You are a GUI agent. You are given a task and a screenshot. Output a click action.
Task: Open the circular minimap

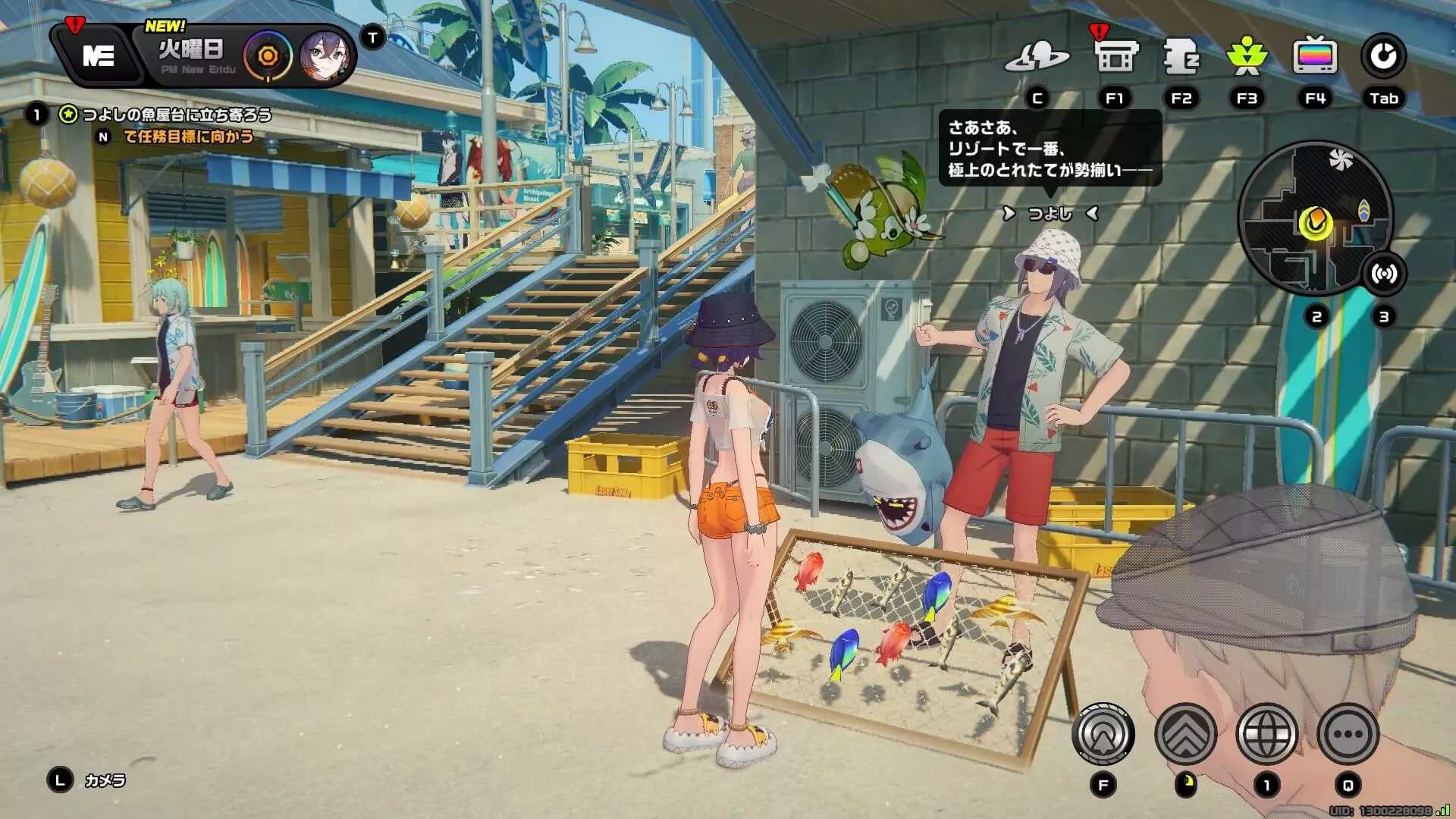1316,219
